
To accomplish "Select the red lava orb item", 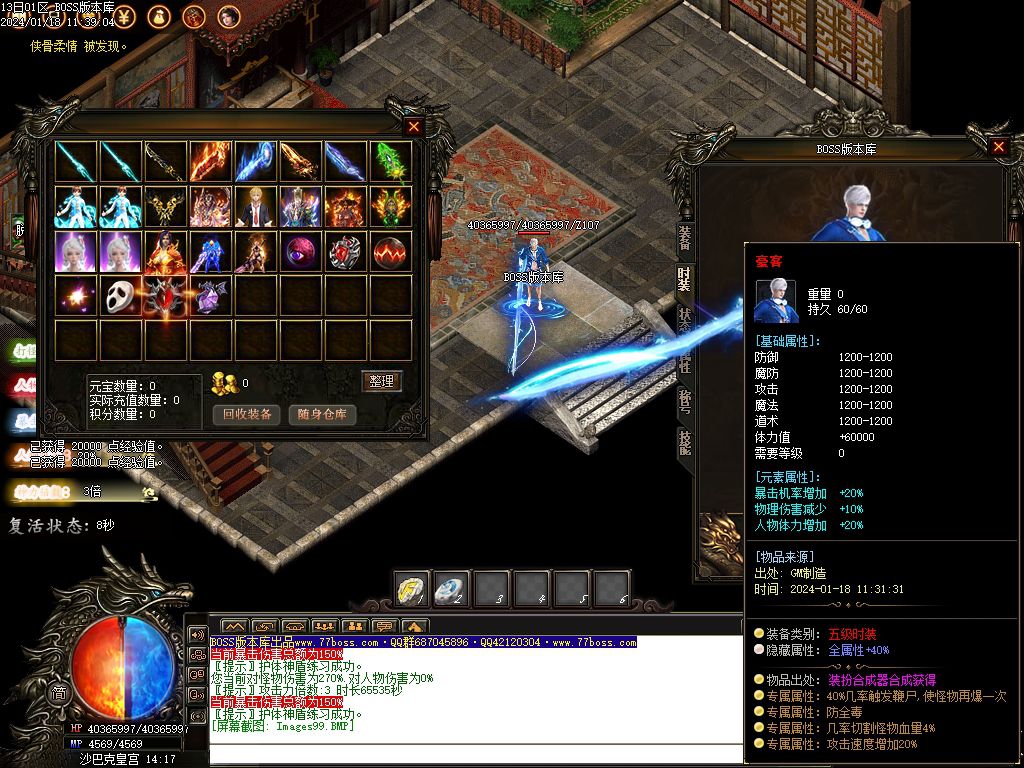I will (x=391, y=251).
